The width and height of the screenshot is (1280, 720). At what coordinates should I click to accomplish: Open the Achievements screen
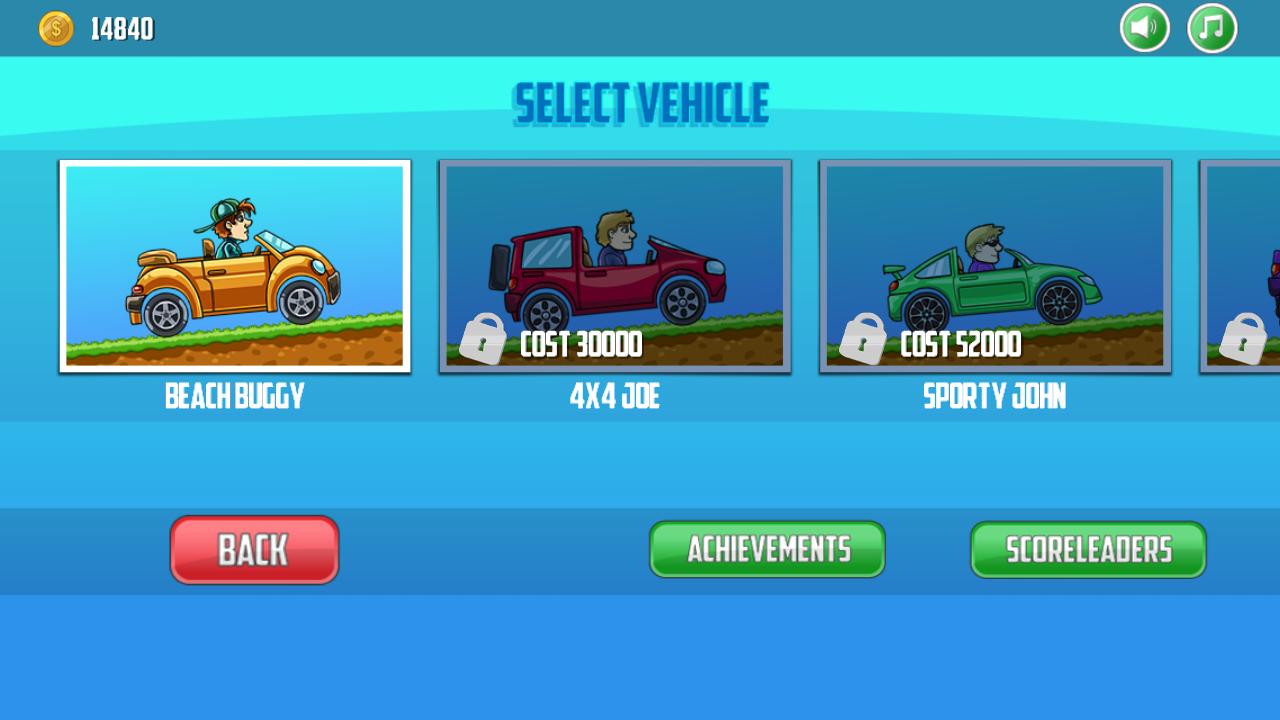click(x=767, y=549)
